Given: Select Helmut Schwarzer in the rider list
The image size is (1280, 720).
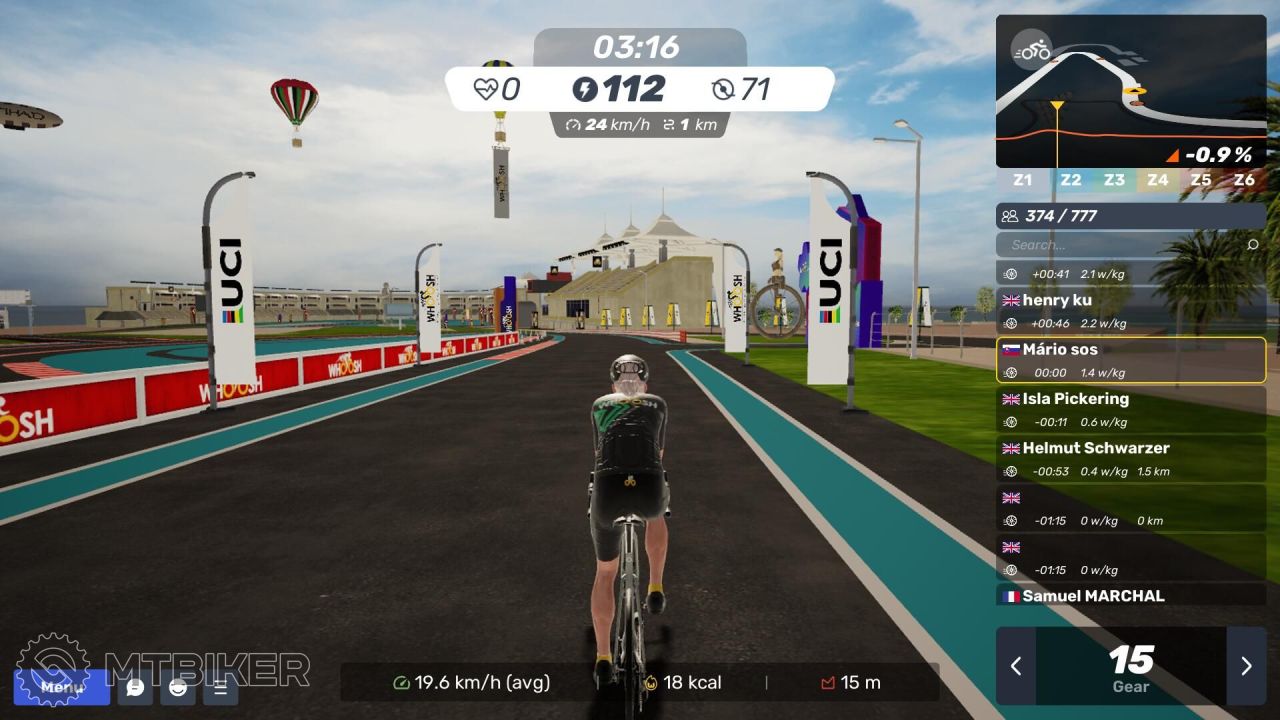Looking at the screenshot, I should [1131, 458].
